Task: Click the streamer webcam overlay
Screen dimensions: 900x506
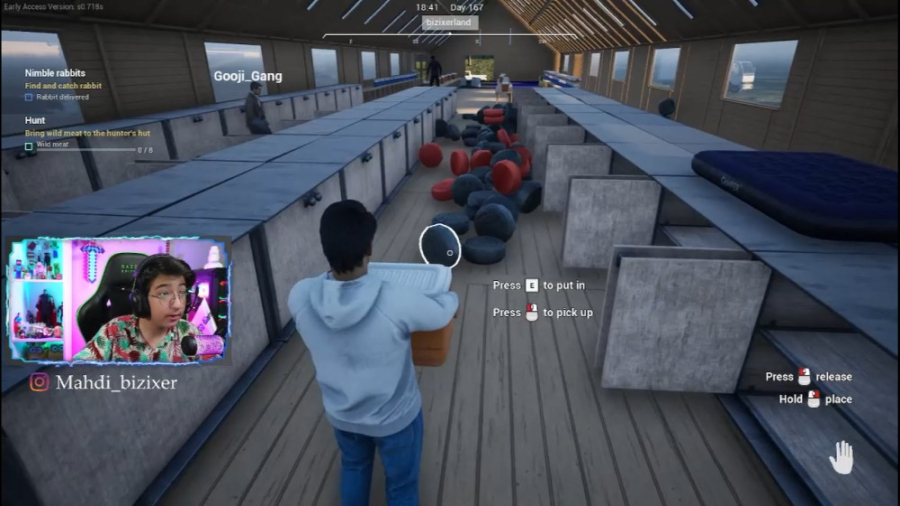Action: point(119,300)
